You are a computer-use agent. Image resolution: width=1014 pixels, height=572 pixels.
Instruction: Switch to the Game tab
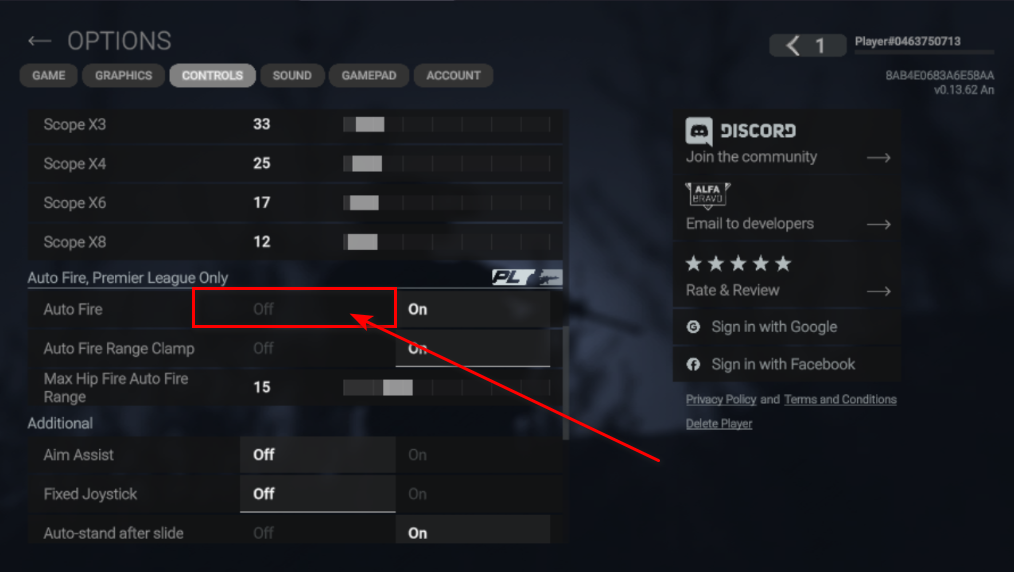coord(49,75)
